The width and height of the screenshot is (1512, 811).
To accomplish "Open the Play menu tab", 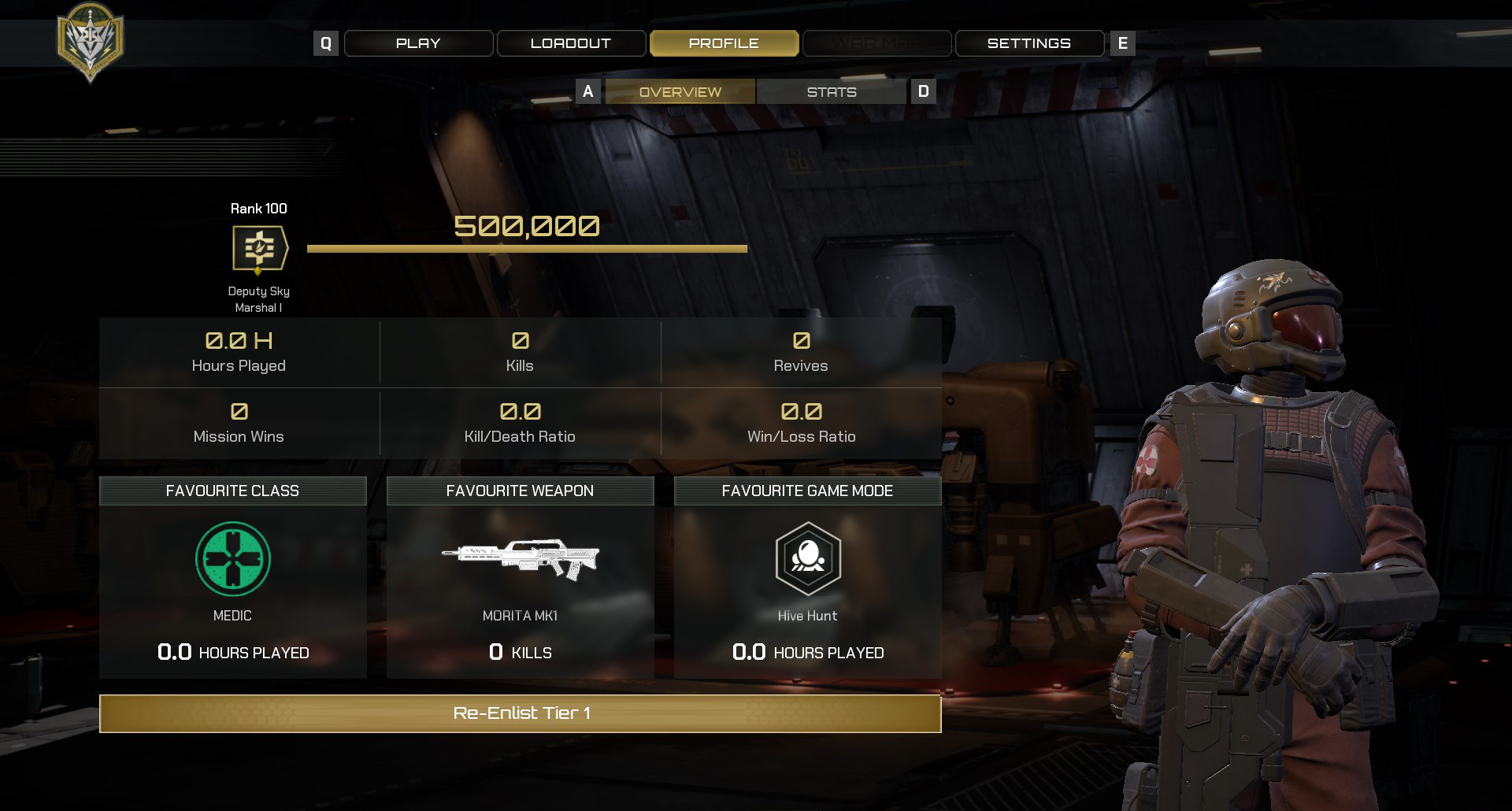I will (x=418, y=43).
